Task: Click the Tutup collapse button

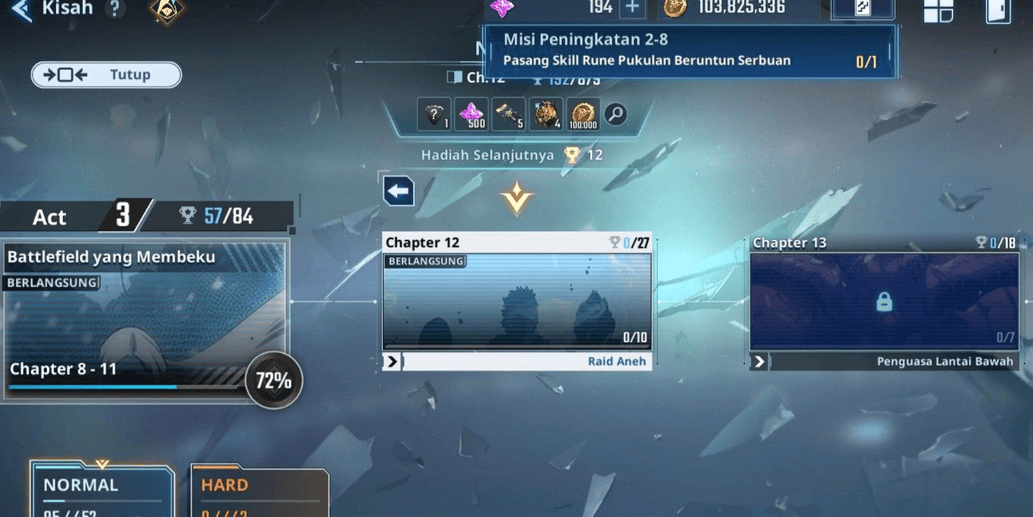Action: tap(107, 75)
